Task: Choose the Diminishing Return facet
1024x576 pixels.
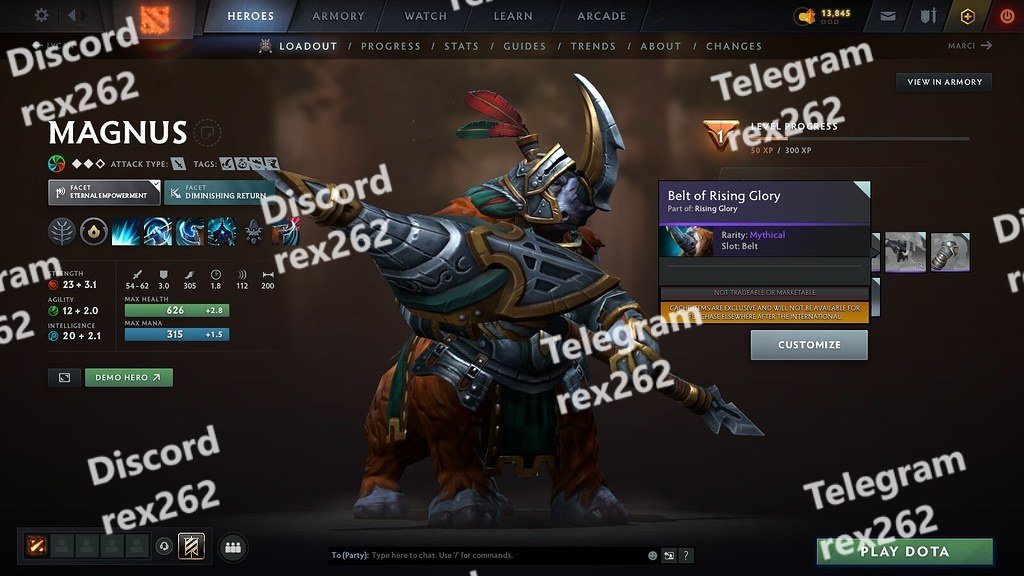Action: [x=218, y=192]
